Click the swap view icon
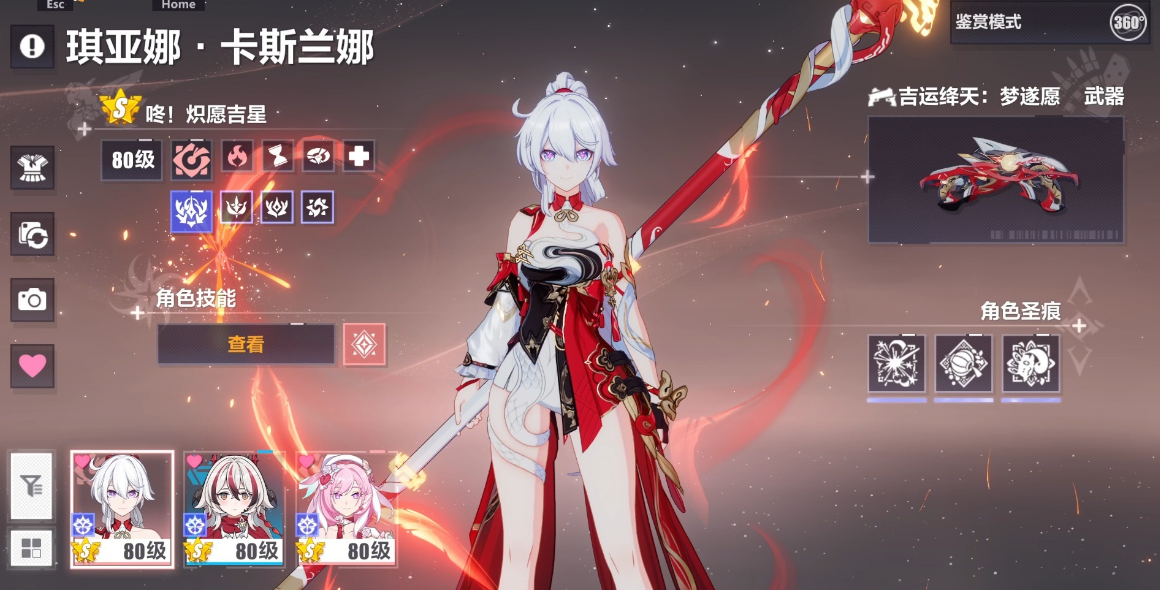This screenshot has width=1160, height=590. tap(32, 234)
